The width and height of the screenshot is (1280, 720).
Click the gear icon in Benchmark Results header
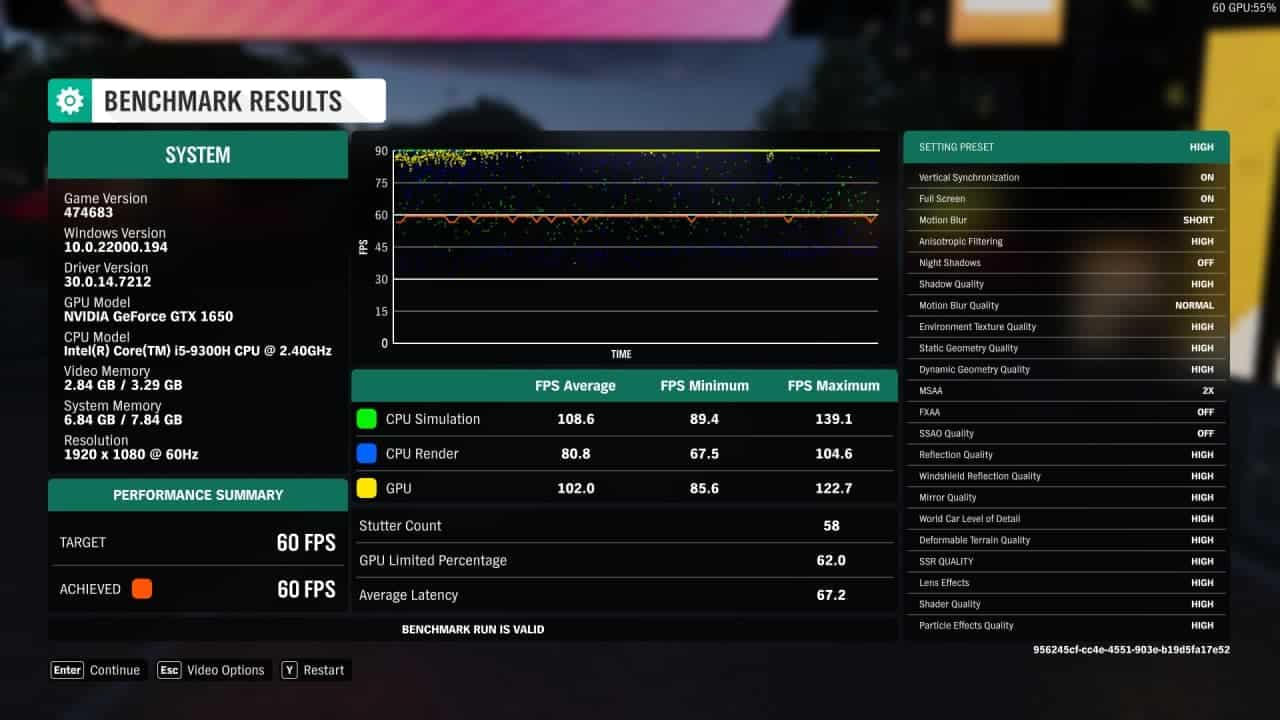click(x=68, y=100)
